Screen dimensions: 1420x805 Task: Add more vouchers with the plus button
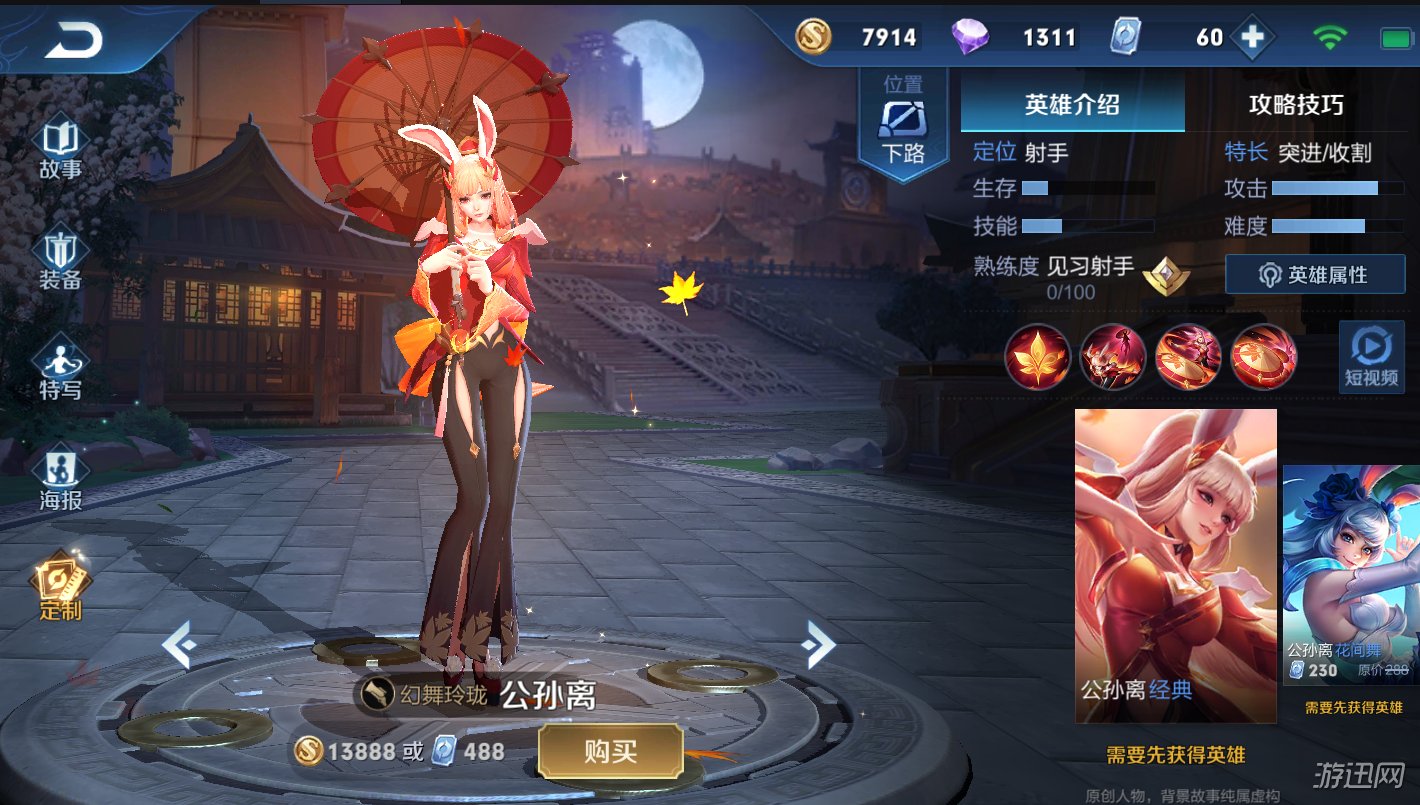1252,38
